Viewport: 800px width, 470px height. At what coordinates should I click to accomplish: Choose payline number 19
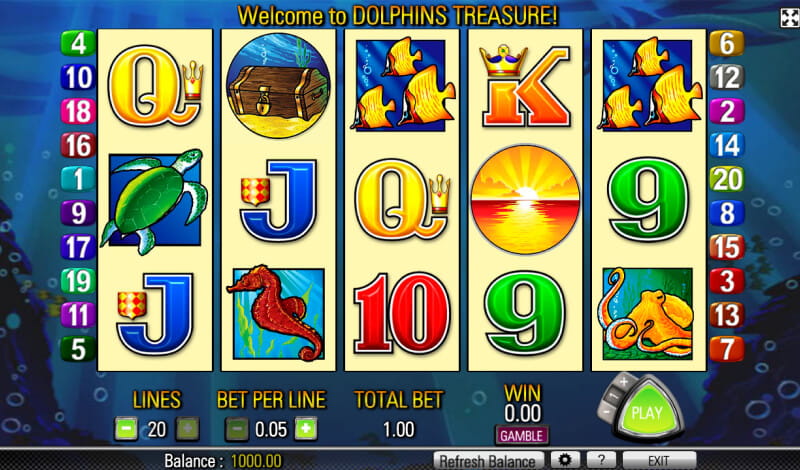(x=77, y=281)
